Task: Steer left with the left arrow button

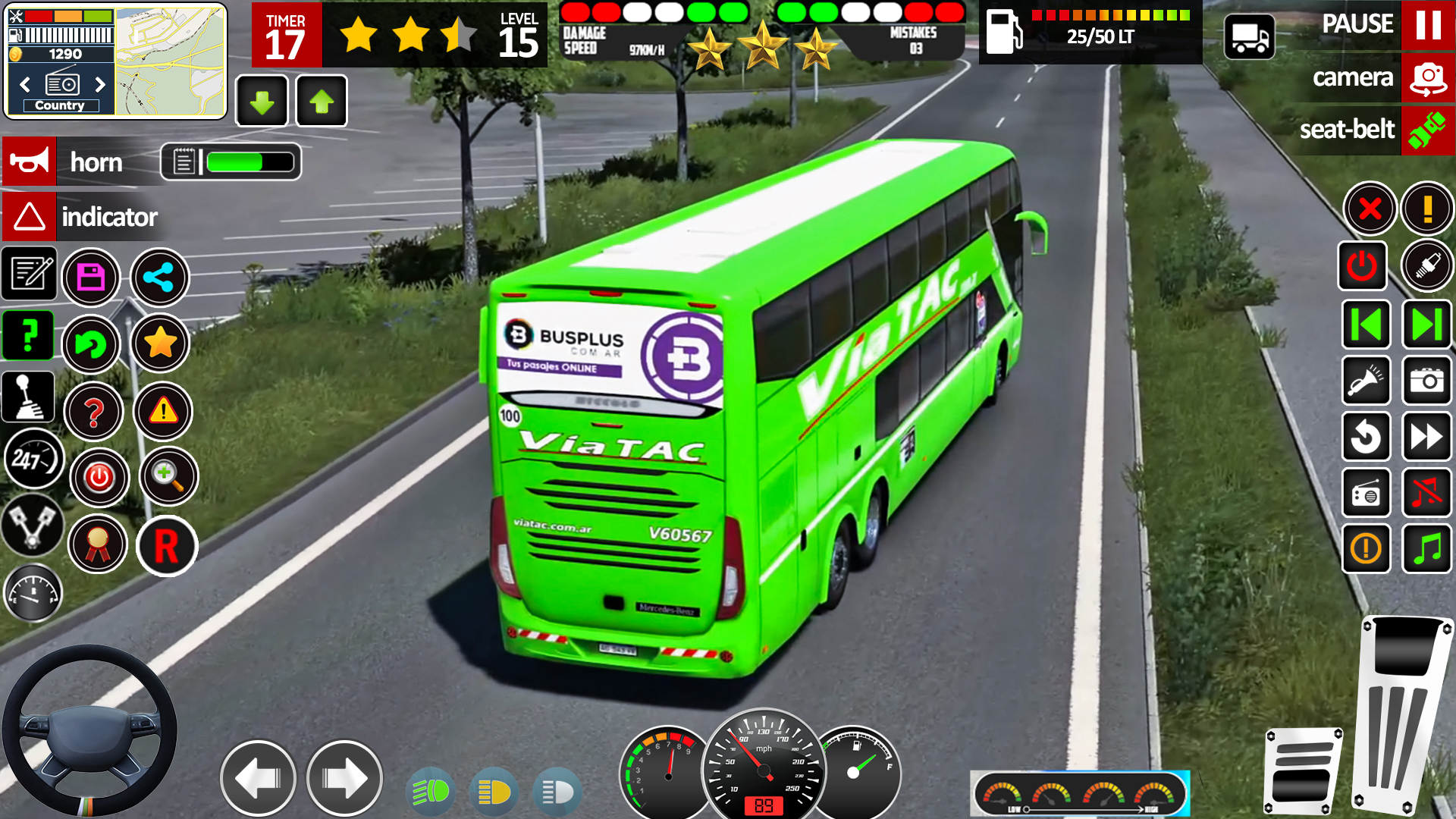Action: point(259,779)
